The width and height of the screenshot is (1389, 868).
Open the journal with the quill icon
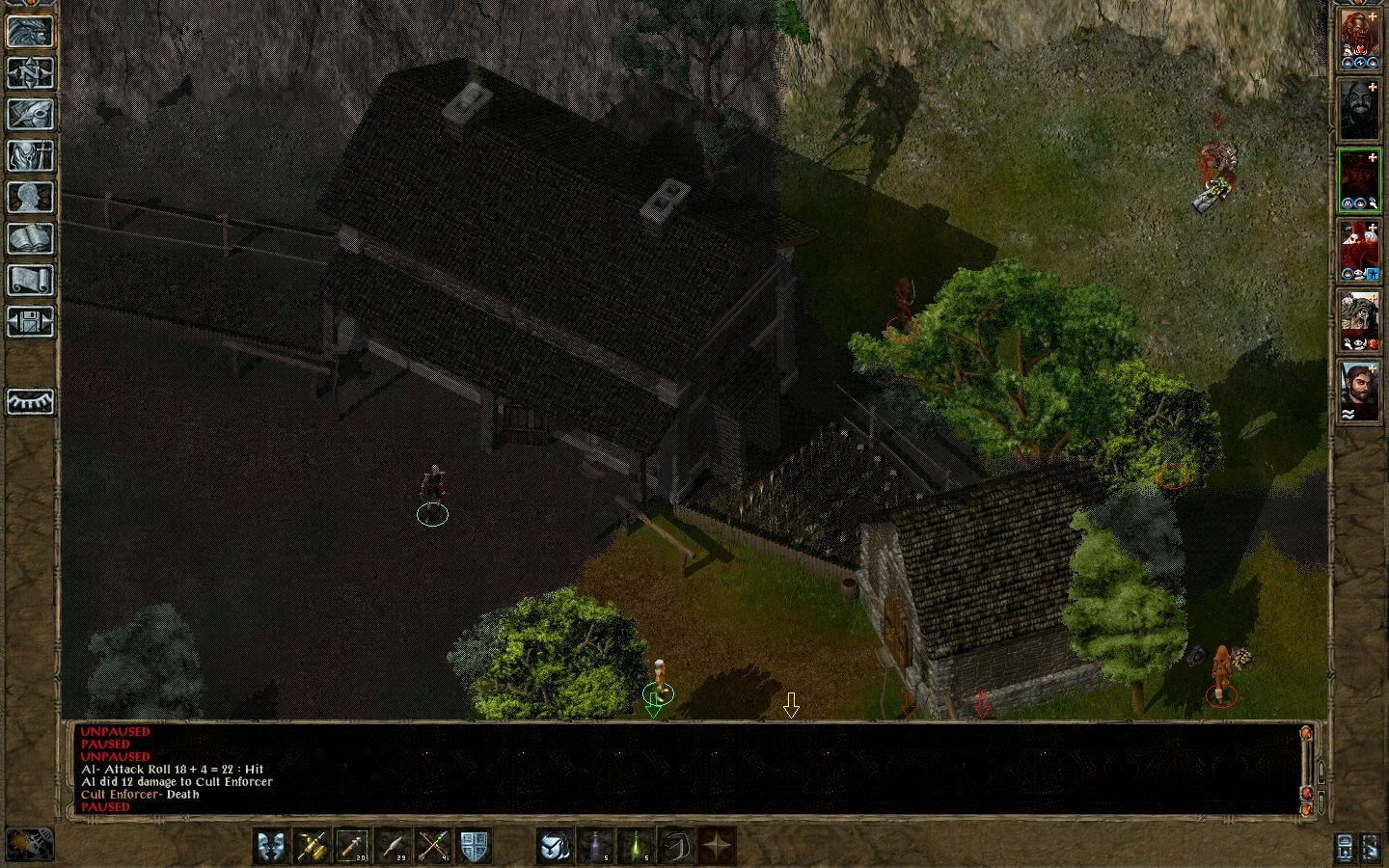click(31, 113)
